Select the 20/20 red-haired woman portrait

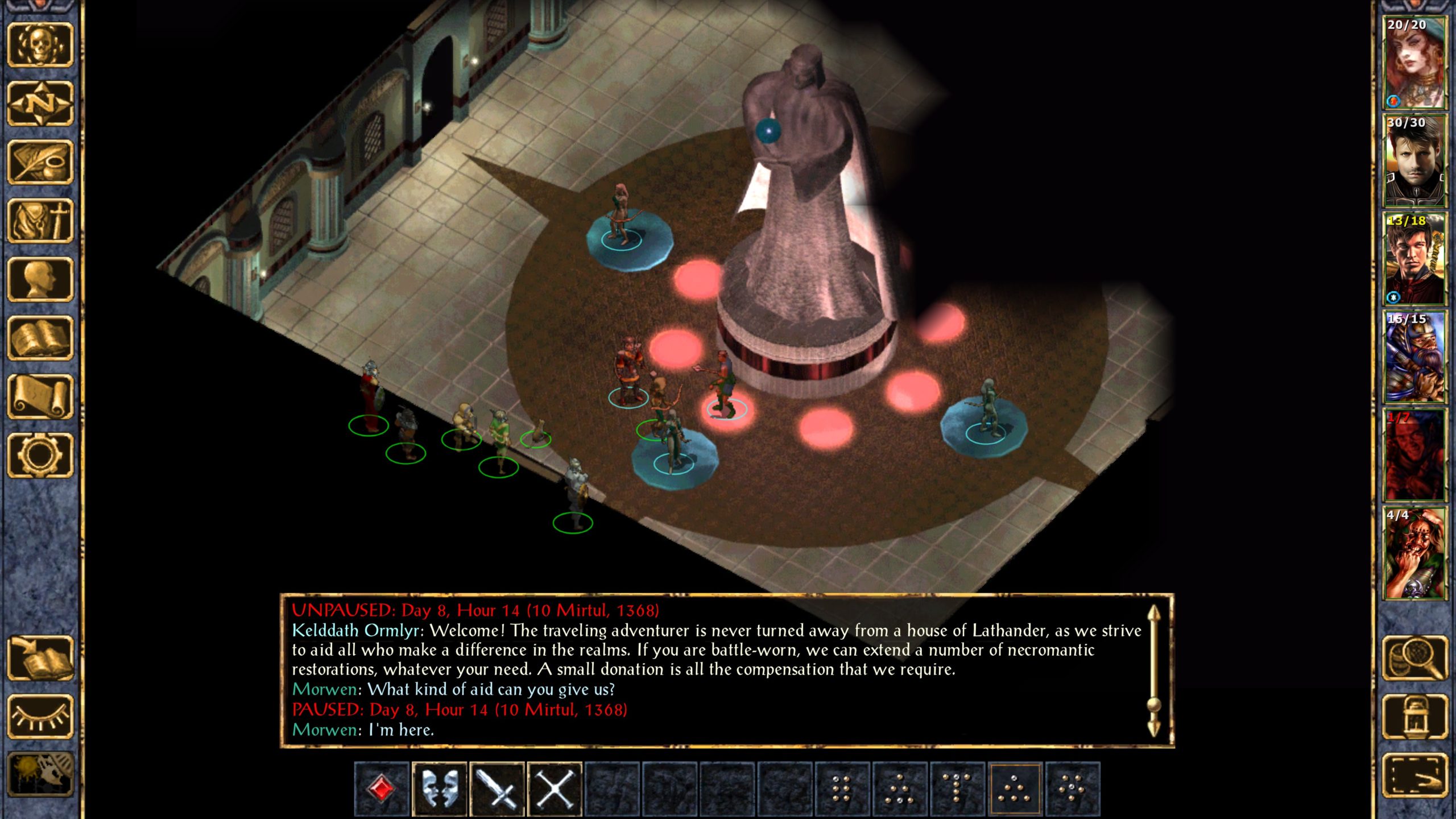click(x=1414, y=63)
